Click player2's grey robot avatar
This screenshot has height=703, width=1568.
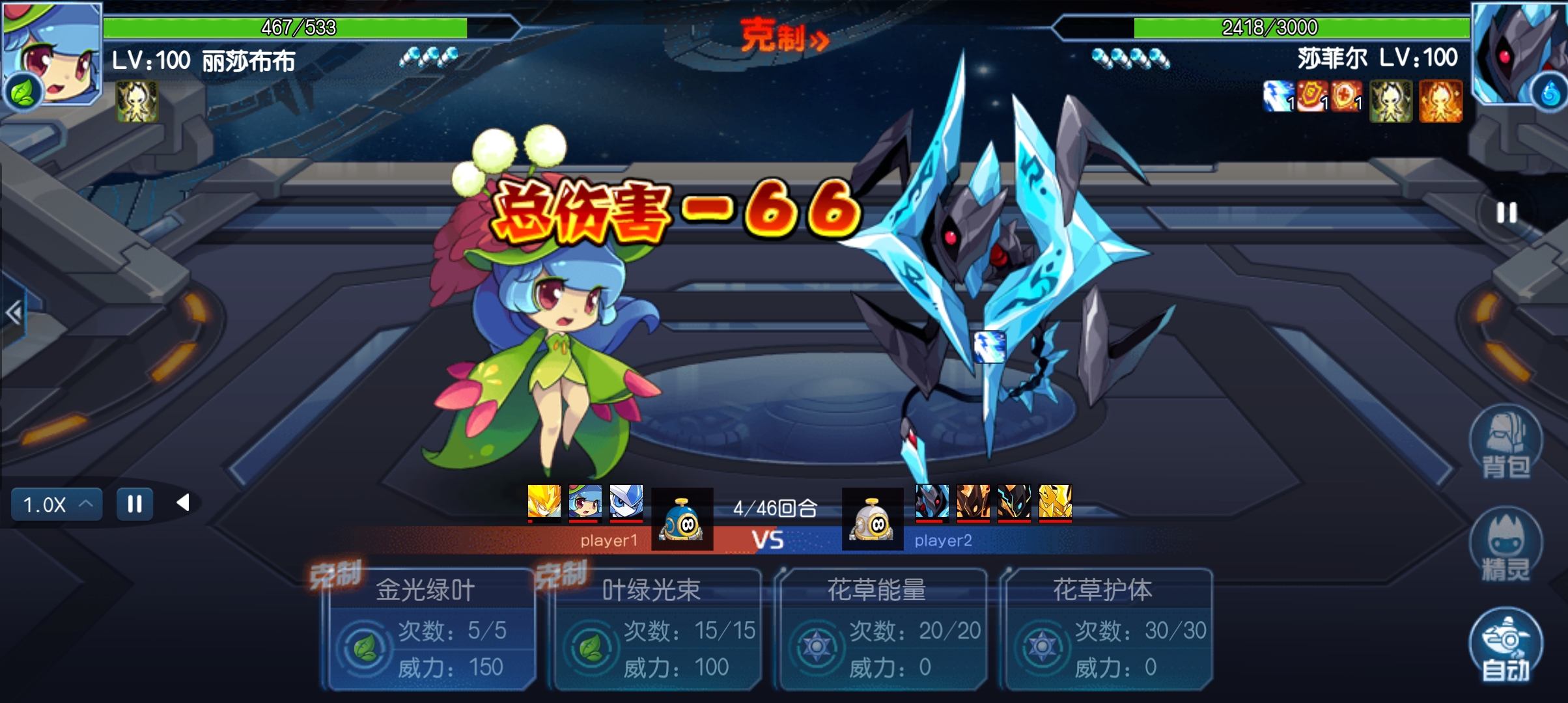(x=873, y=519)
